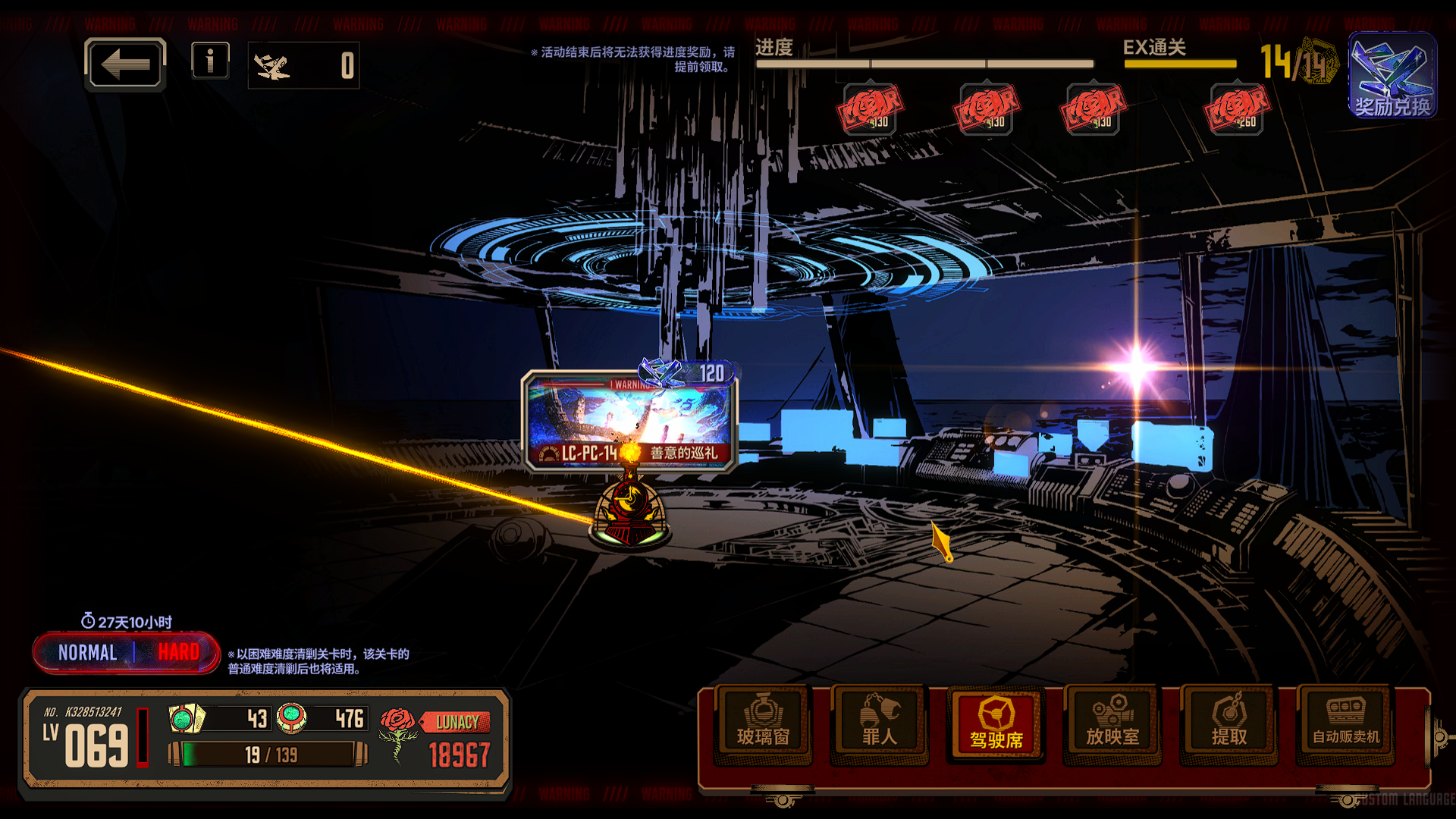Image resolution: width=1456 pixels, height=819 pixels.
Task: Switch difficulty to NORMAL
Action: [x=87, y=652]
